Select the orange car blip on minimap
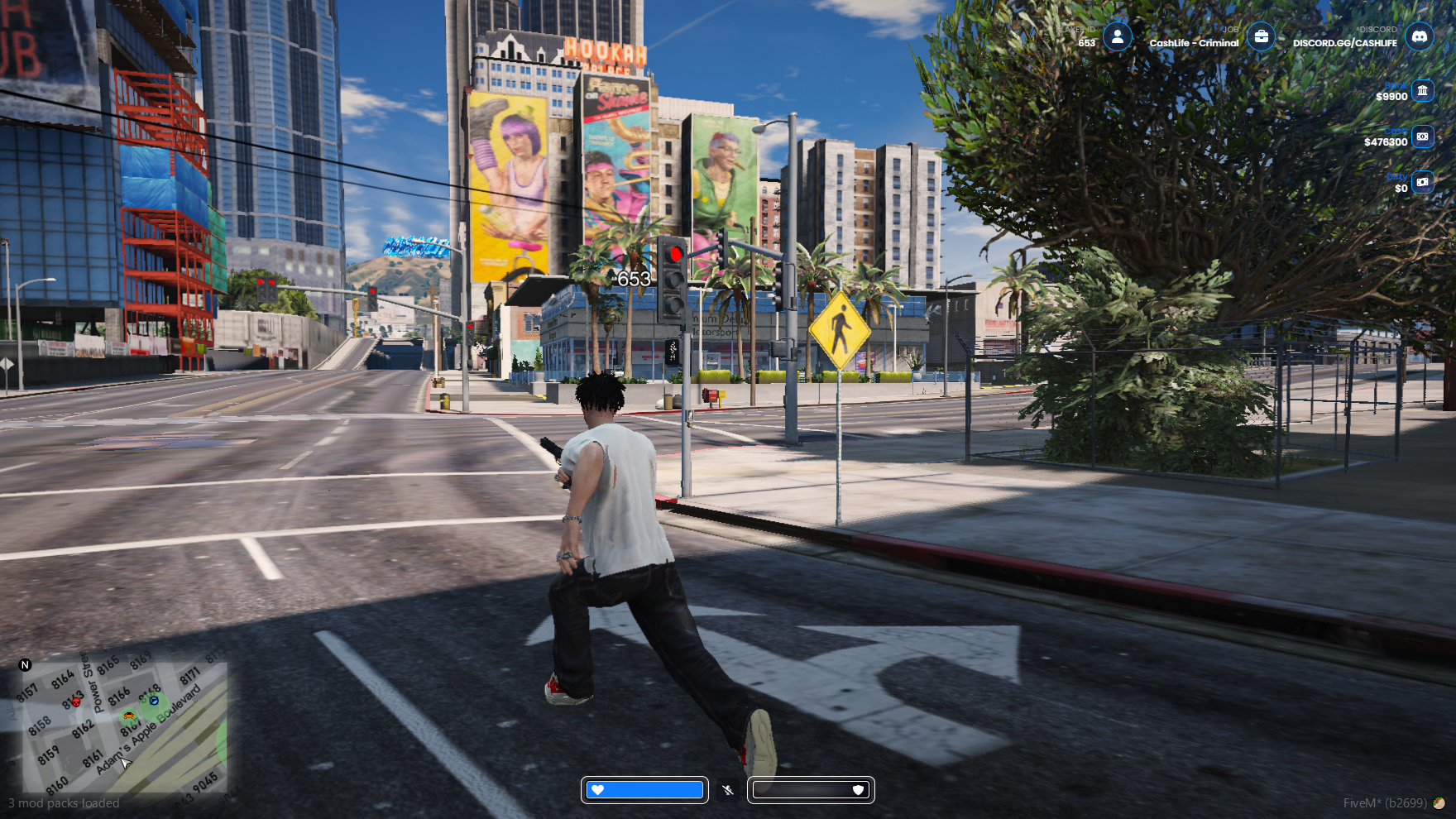This screenshot has height=819, width=1456. tap(128, 716)
